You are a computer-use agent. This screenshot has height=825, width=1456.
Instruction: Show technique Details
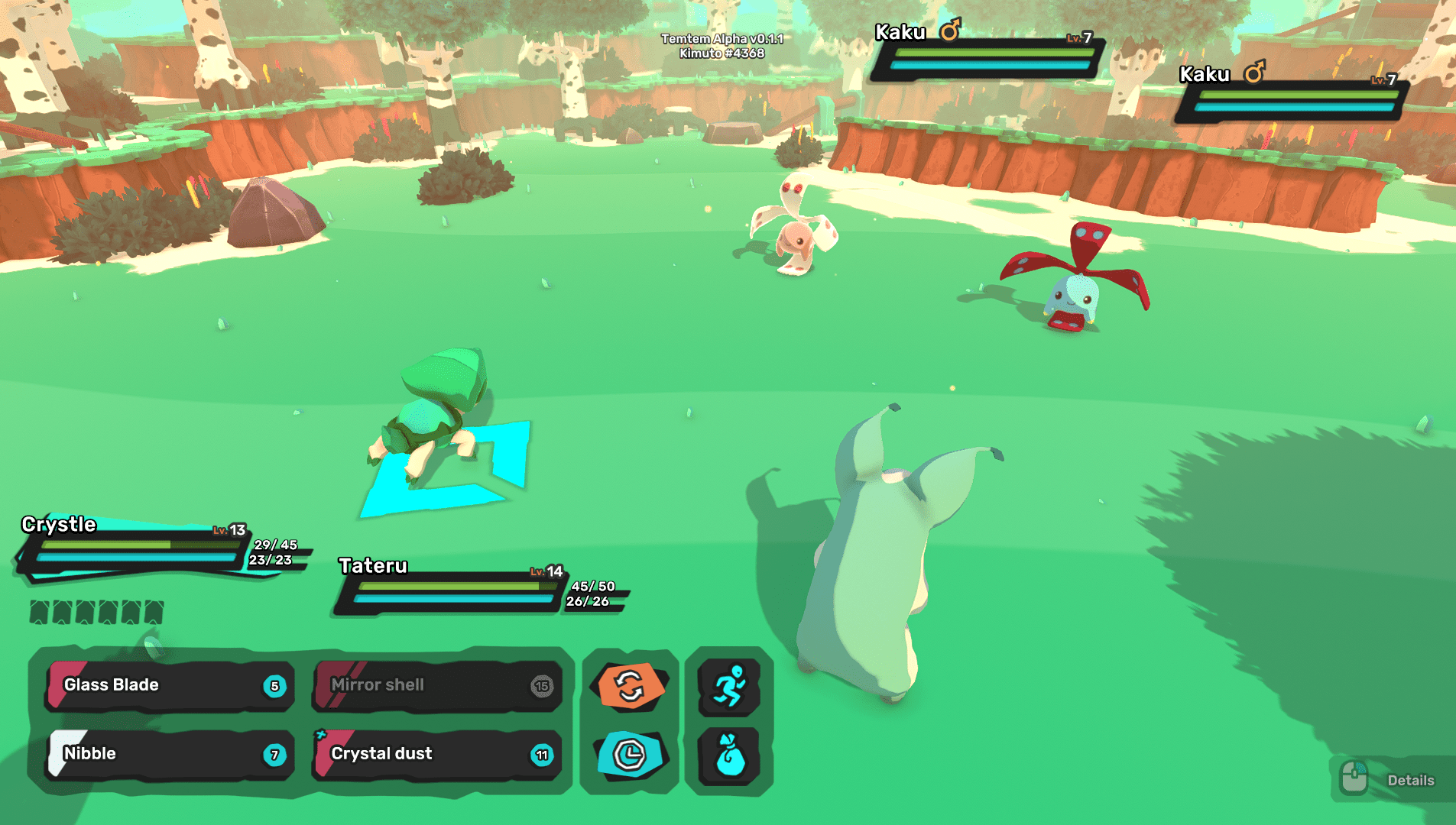tap(1392, 780)
